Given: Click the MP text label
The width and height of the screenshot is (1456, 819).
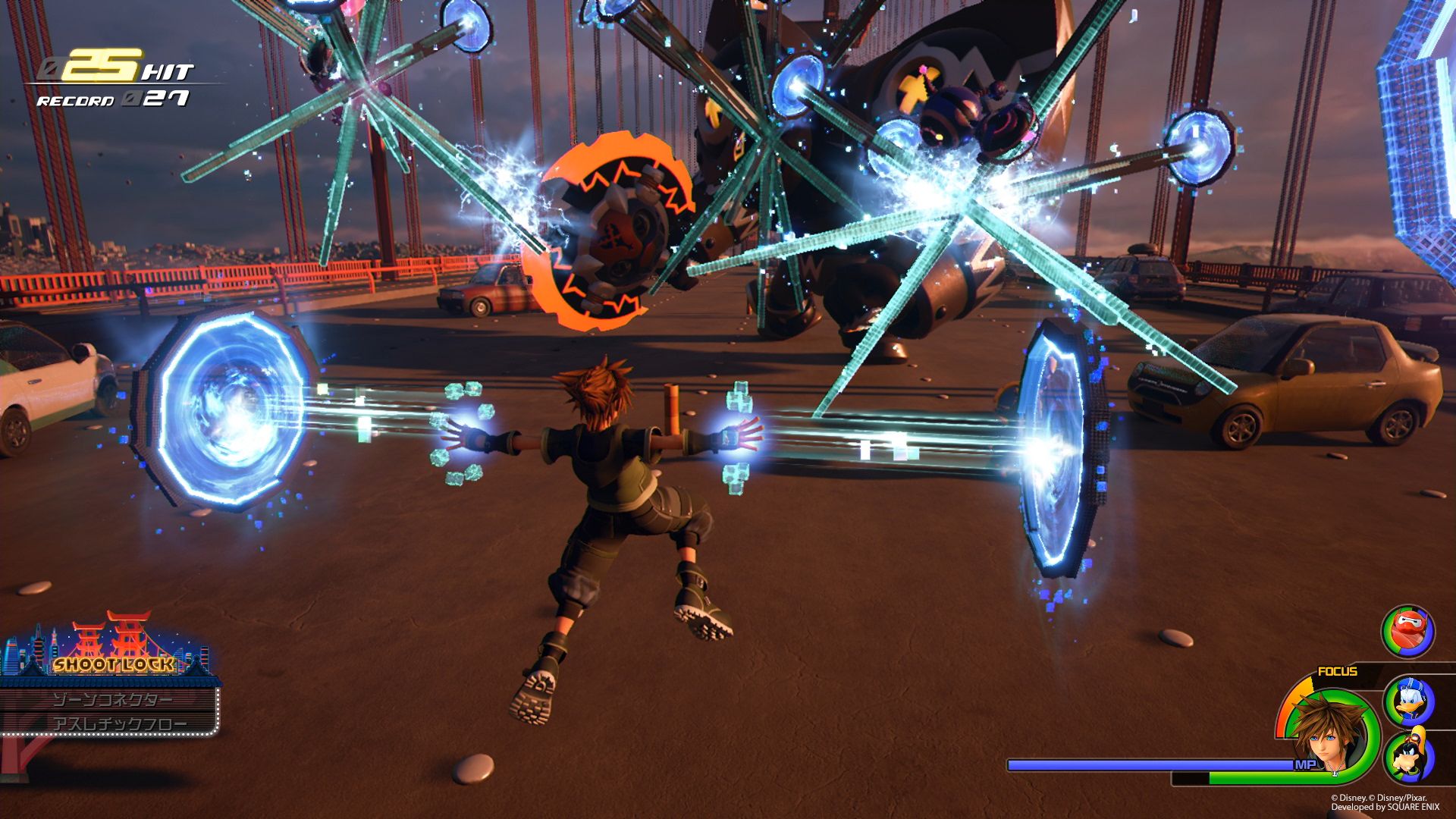Looking at the screenshot, I should click(x=1306, y=764).
